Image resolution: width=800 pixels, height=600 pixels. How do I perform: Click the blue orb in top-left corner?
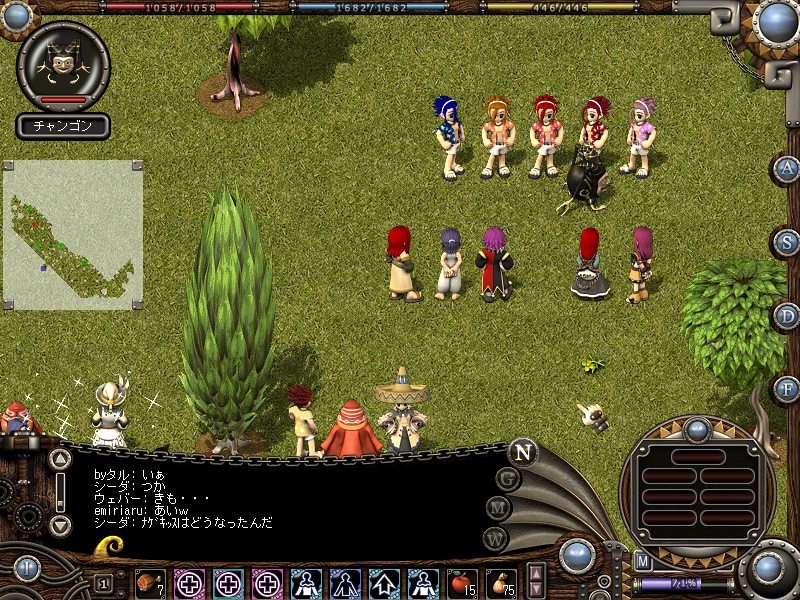tap(14, 16)
